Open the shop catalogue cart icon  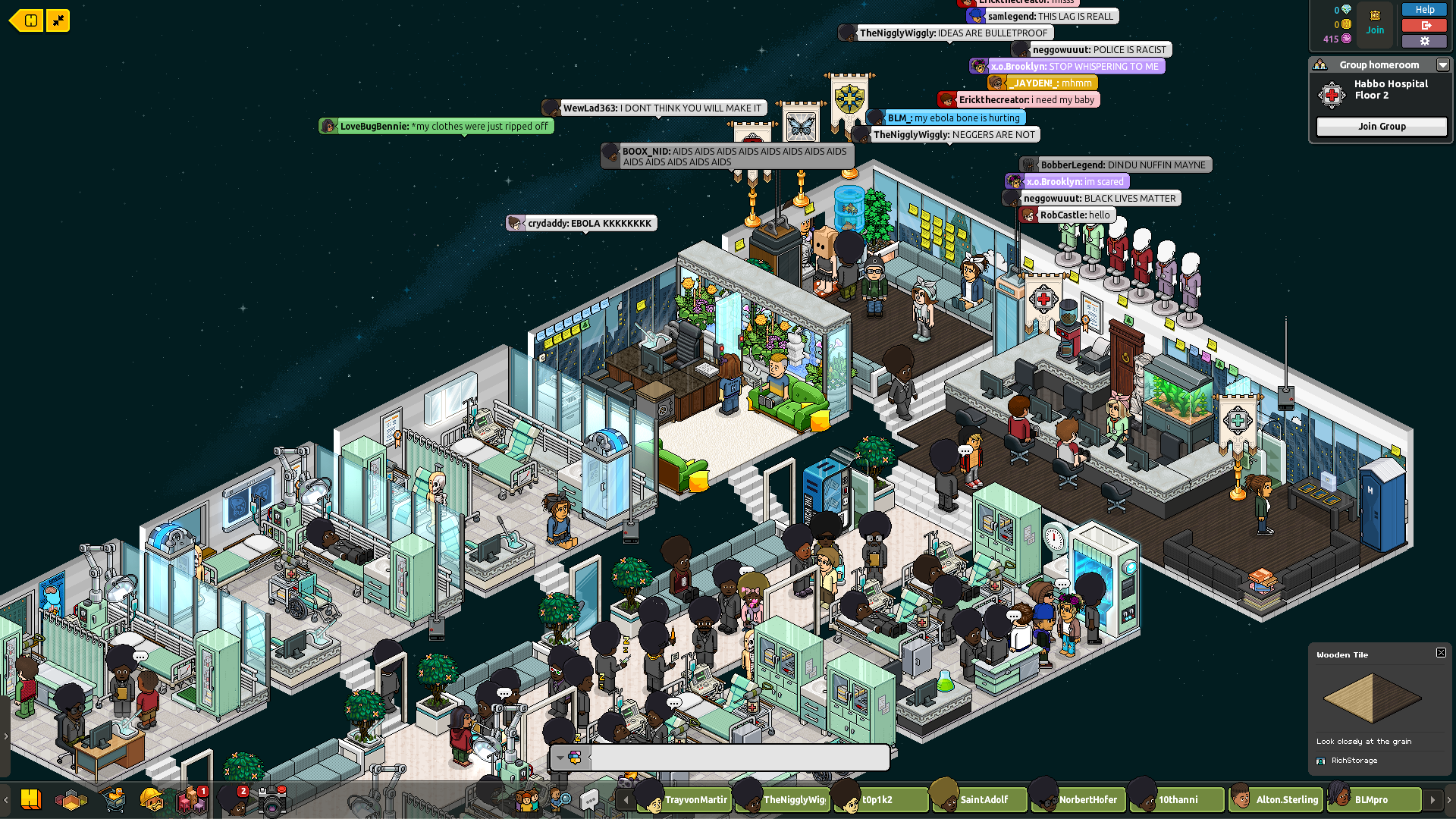point(114,799)
